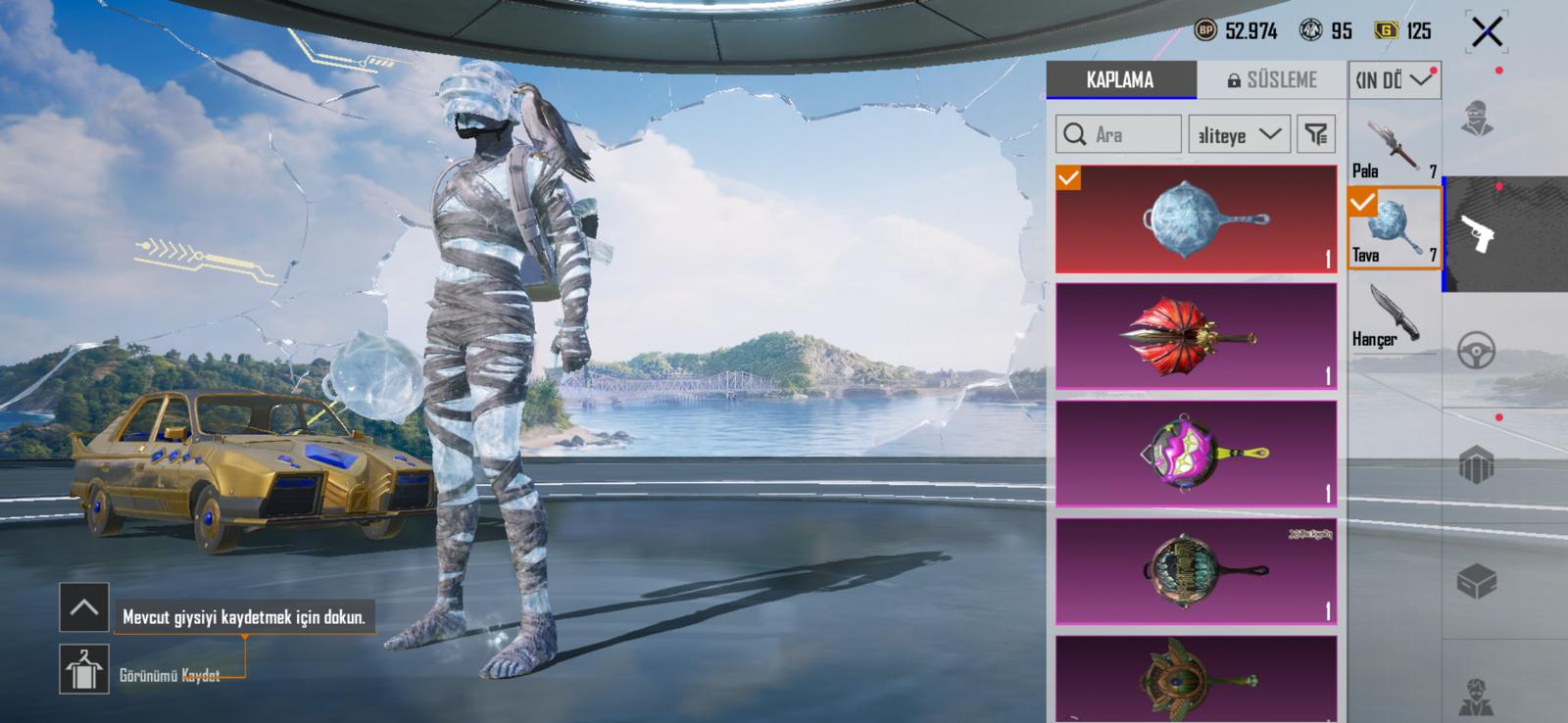The width and height of the screenshot is (1568, 723).
Task: Expand the upward arrow outfit panel
Action: (x=83, y=607)
